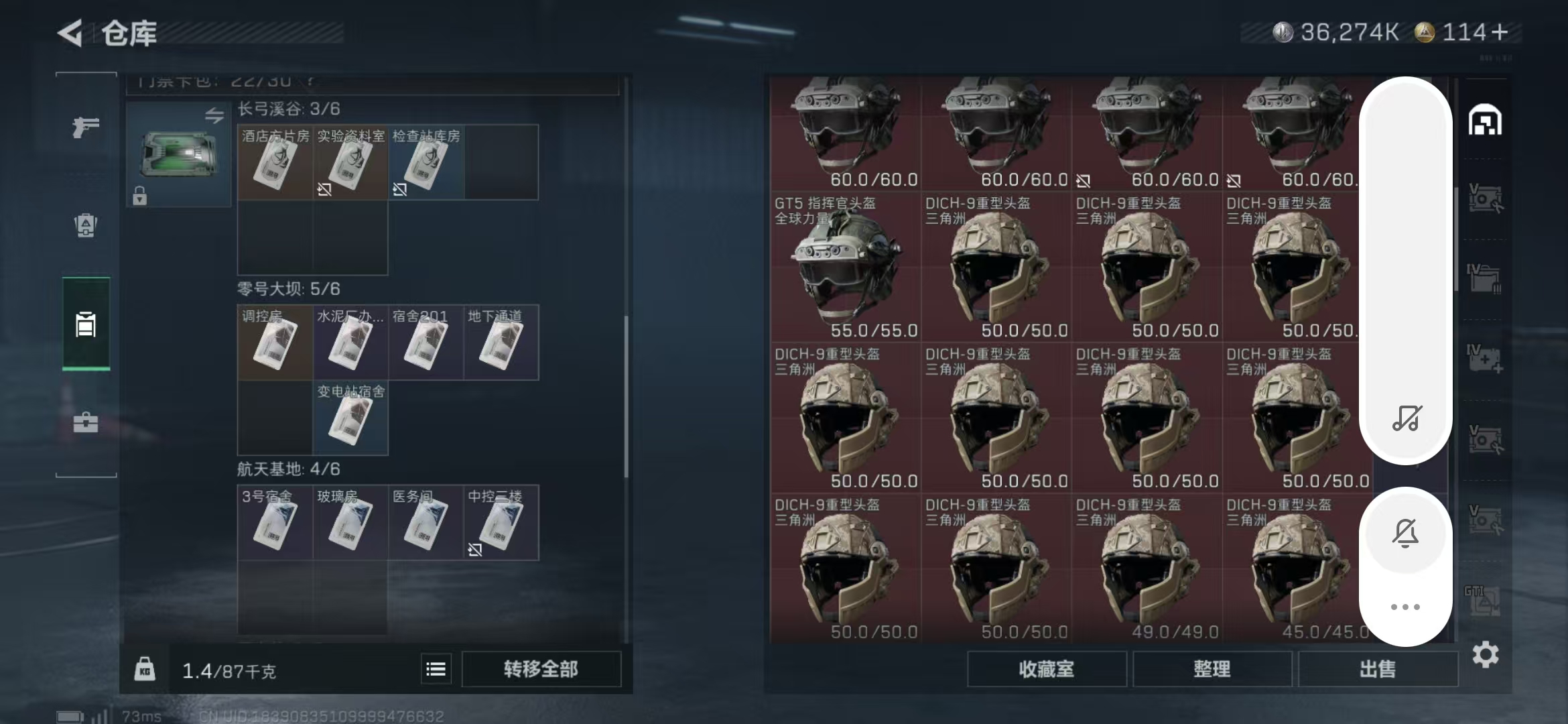Switch to the 收藏室 collection room
1568x724 pixels.
point(1047,670)
